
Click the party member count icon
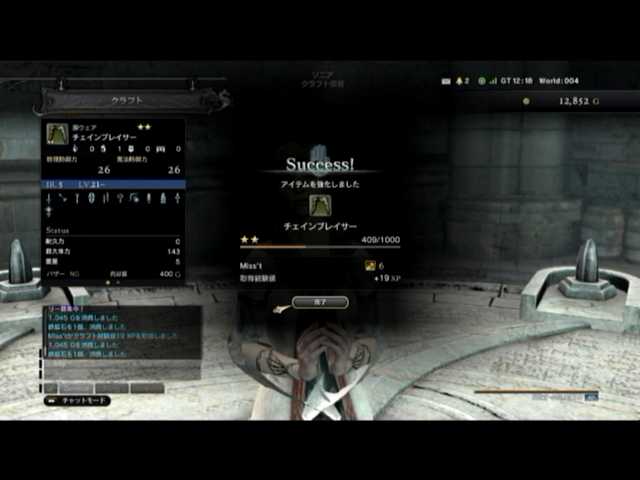coord(461,80)
